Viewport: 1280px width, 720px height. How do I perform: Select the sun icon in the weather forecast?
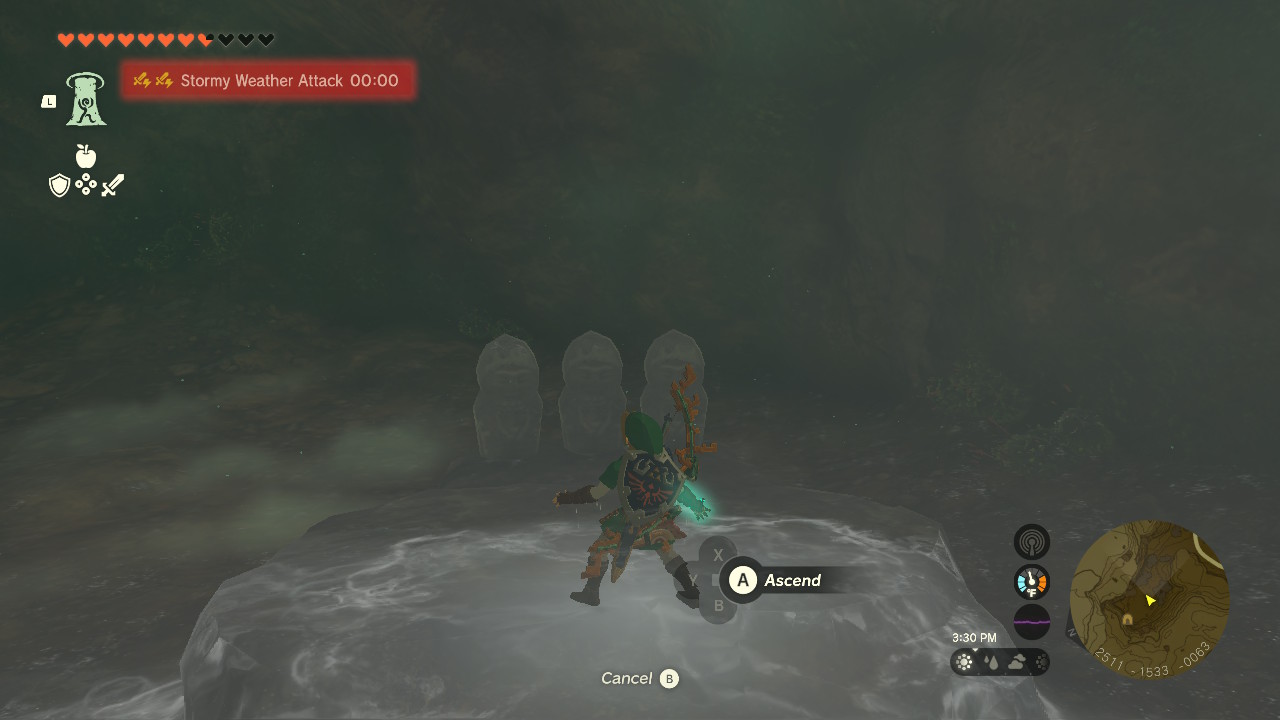(963, 661)
